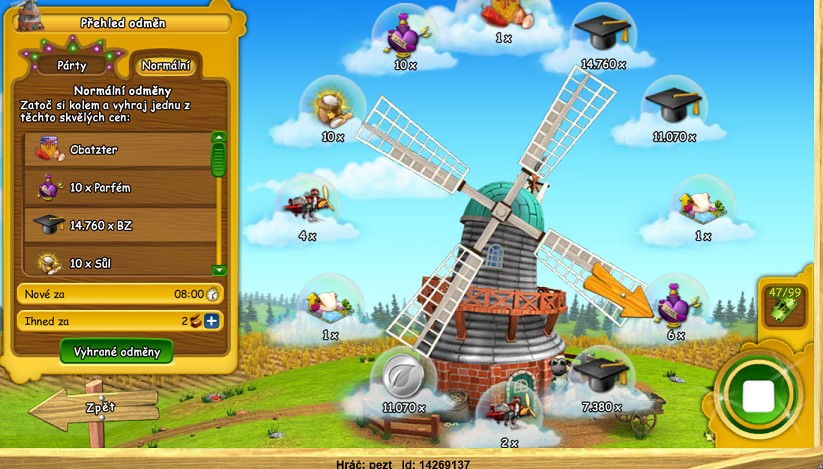Viewport: 823px width, 469px height.
Task: Select the 10 x Sůl reward row
Action: 118,262
